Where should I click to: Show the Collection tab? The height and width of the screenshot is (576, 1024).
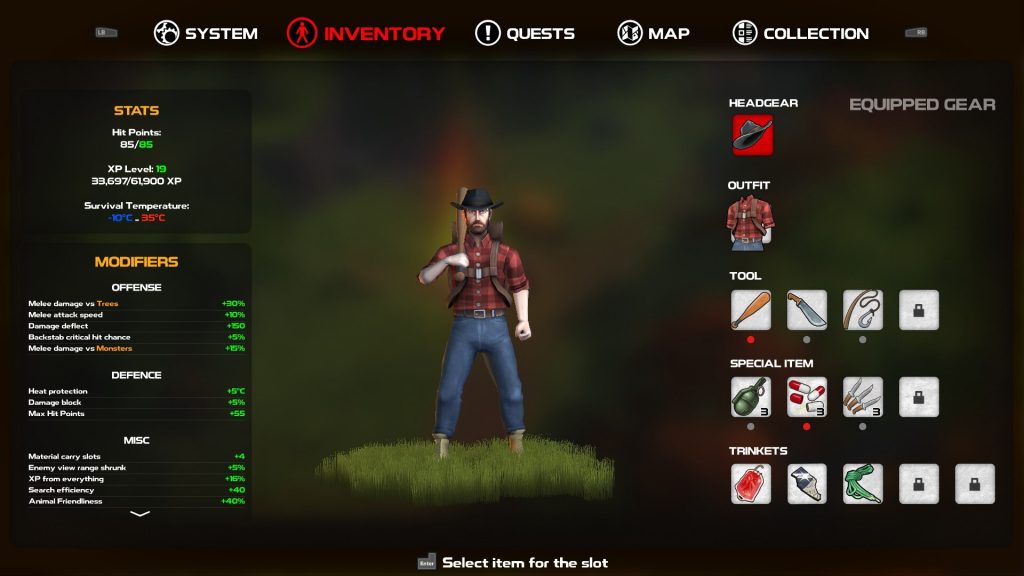point(801,33)
